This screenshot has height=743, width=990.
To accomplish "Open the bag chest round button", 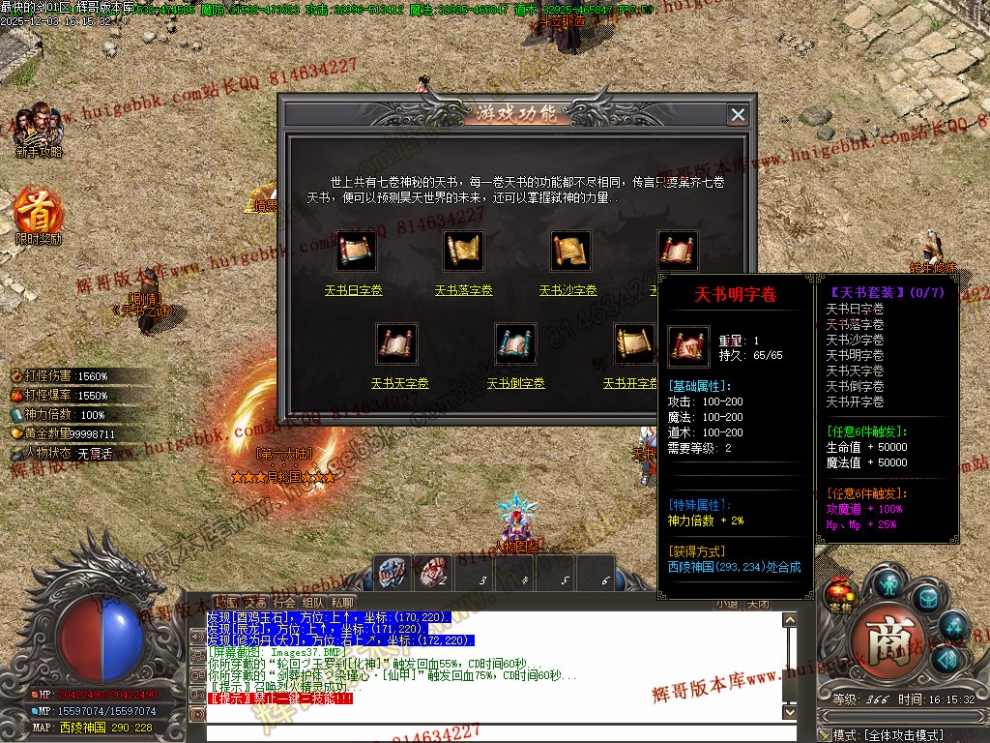I will (x=927, y=598).
